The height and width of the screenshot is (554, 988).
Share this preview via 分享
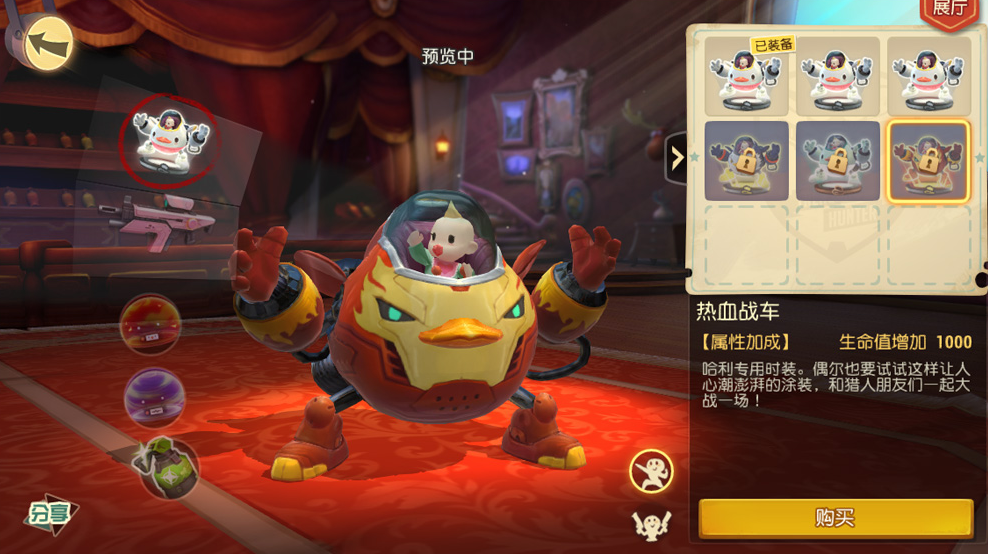(52, 513)
